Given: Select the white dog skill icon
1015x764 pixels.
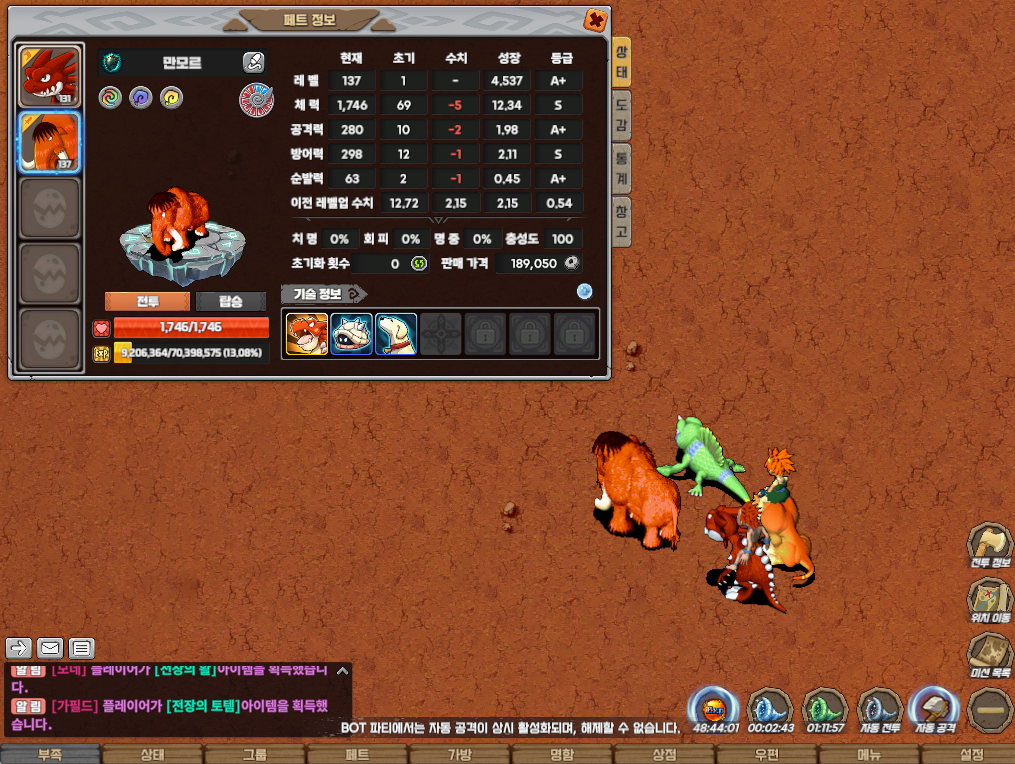Looking at the screenshot, I should pyautogui.click(x=396, y=334).
